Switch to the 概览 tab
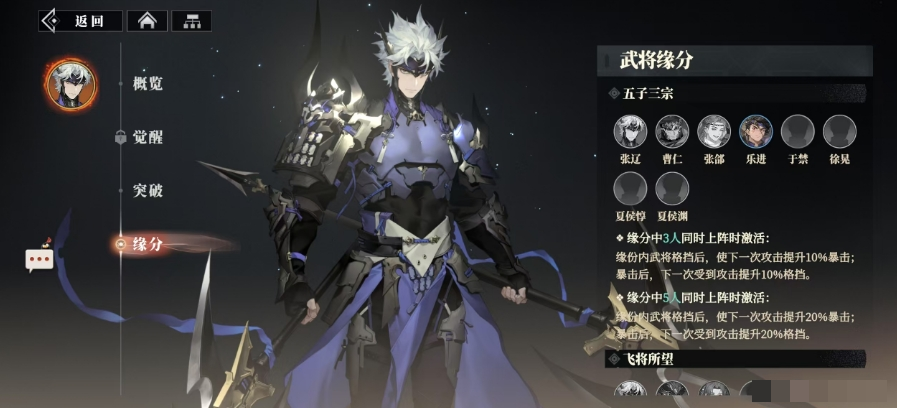The image size is (897, 408). point(148,84)
